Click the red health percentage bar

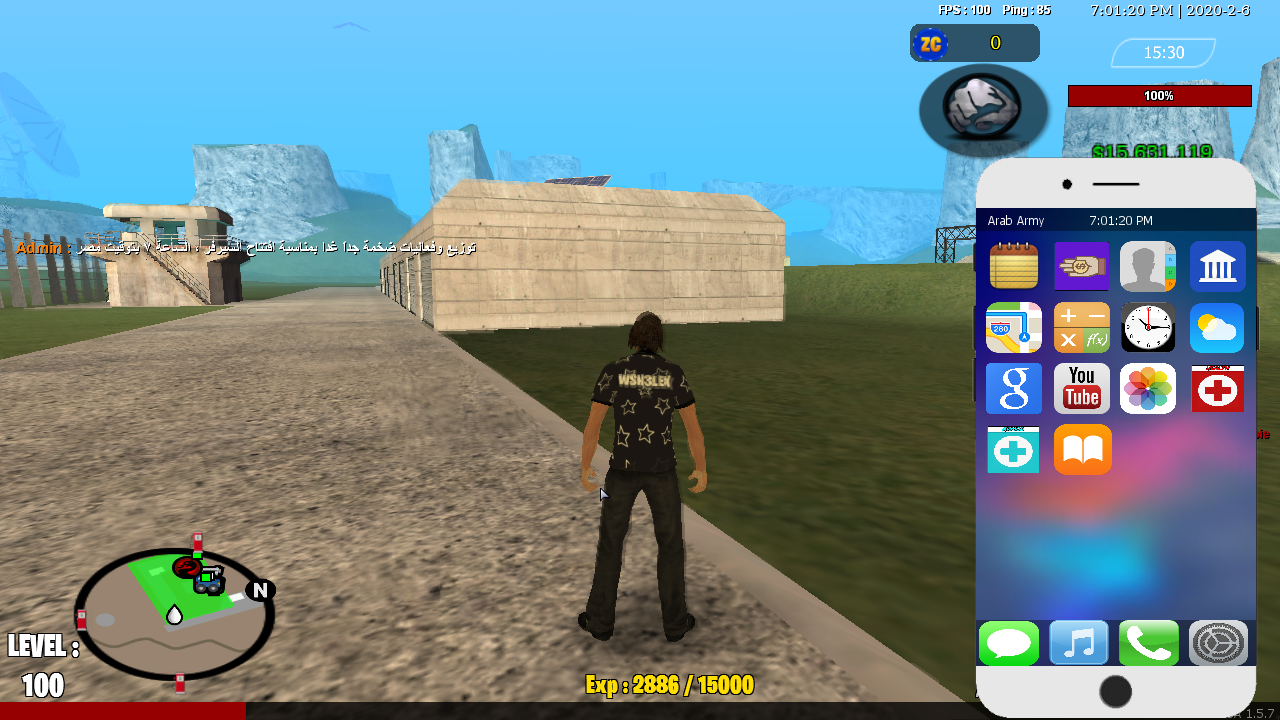[x=1159, y=95]
